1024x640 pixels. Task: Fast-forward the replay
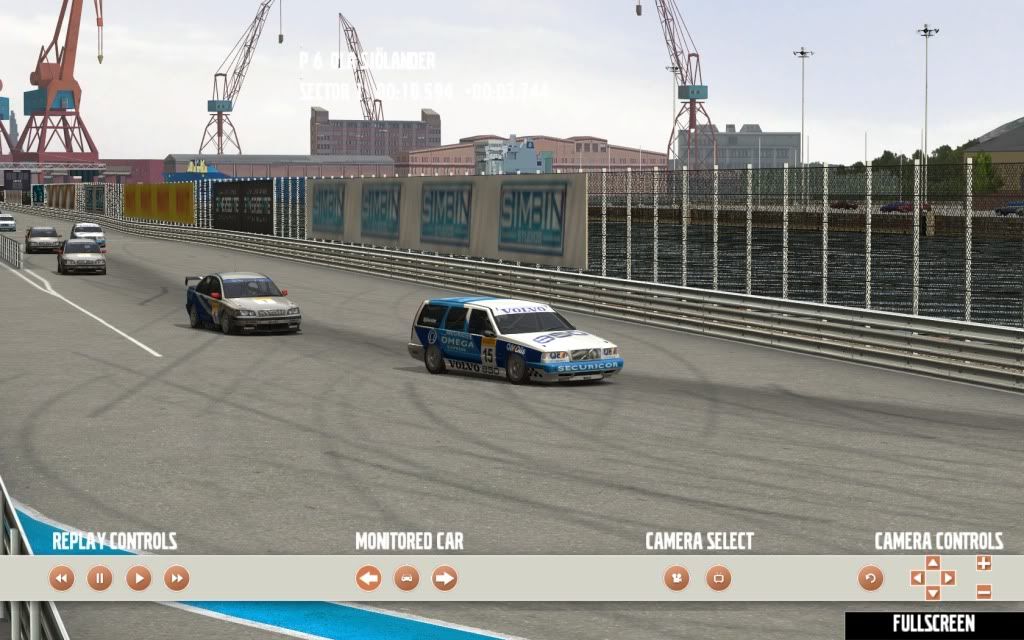(177, 578)
